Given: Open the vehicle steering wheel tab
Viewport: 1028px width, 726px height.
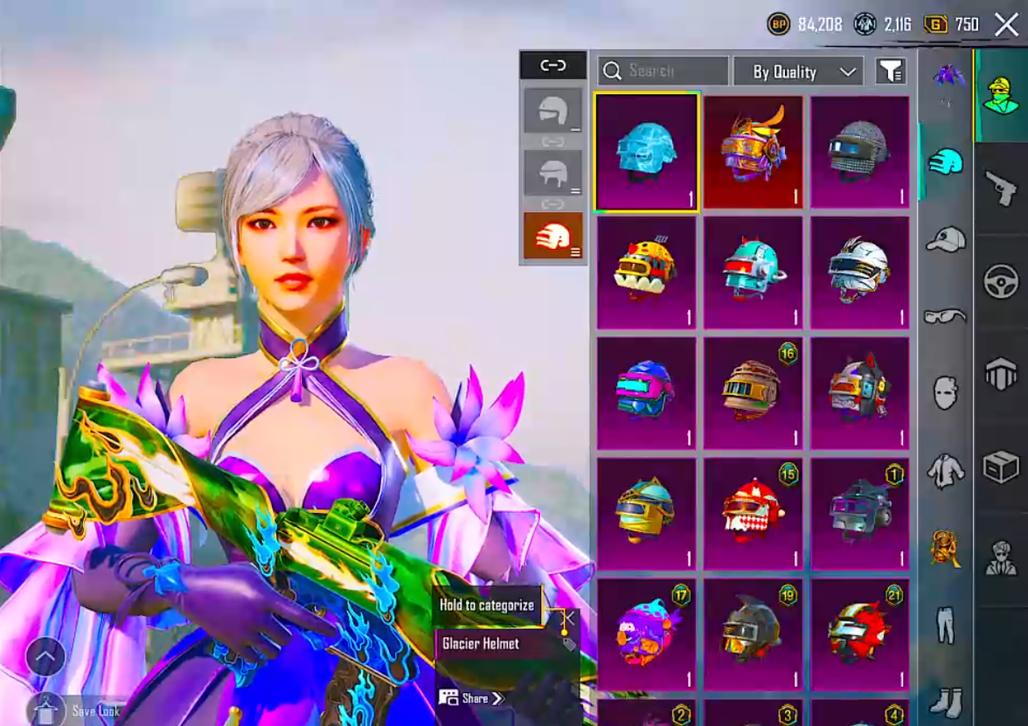Looking at the screenshot, I should 1000,283.
